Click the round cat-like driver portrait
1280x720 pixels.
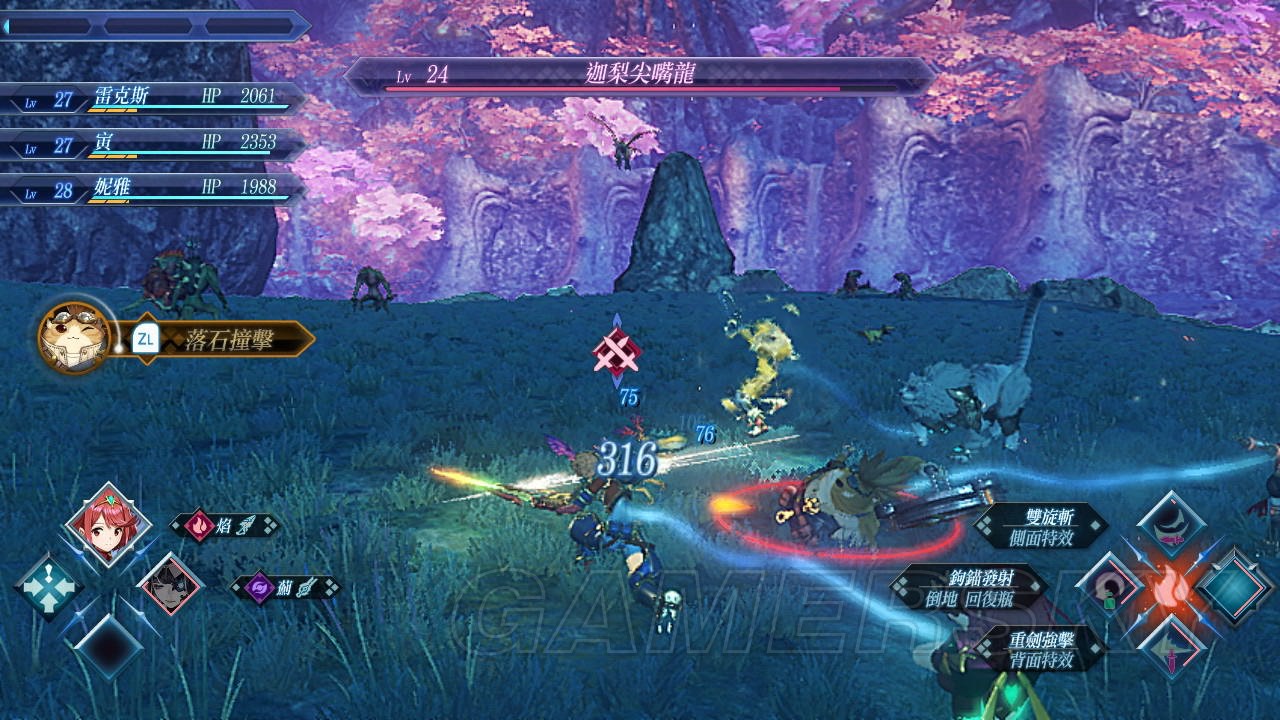point(74,338)
